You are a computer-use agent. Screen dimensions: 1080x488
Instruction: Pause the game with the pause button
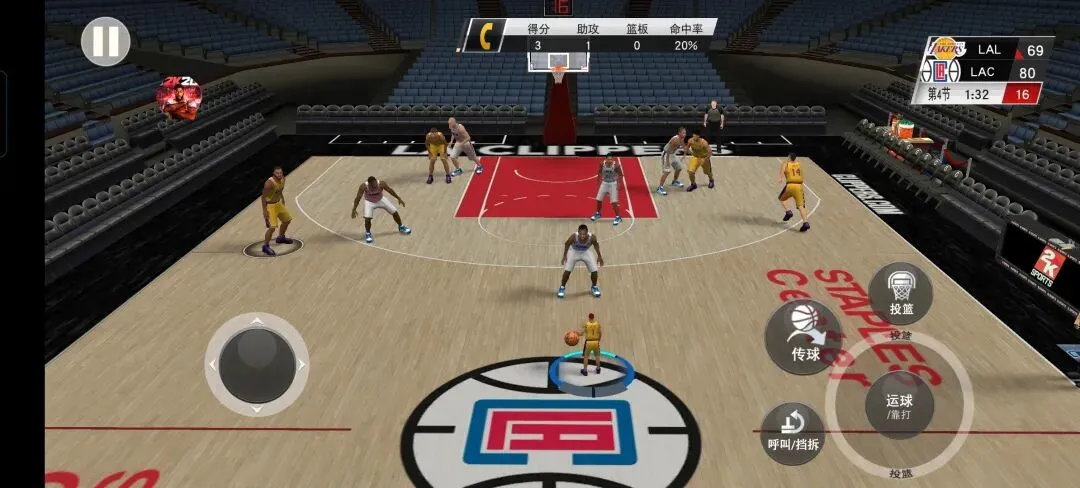(x=106, y=42)
